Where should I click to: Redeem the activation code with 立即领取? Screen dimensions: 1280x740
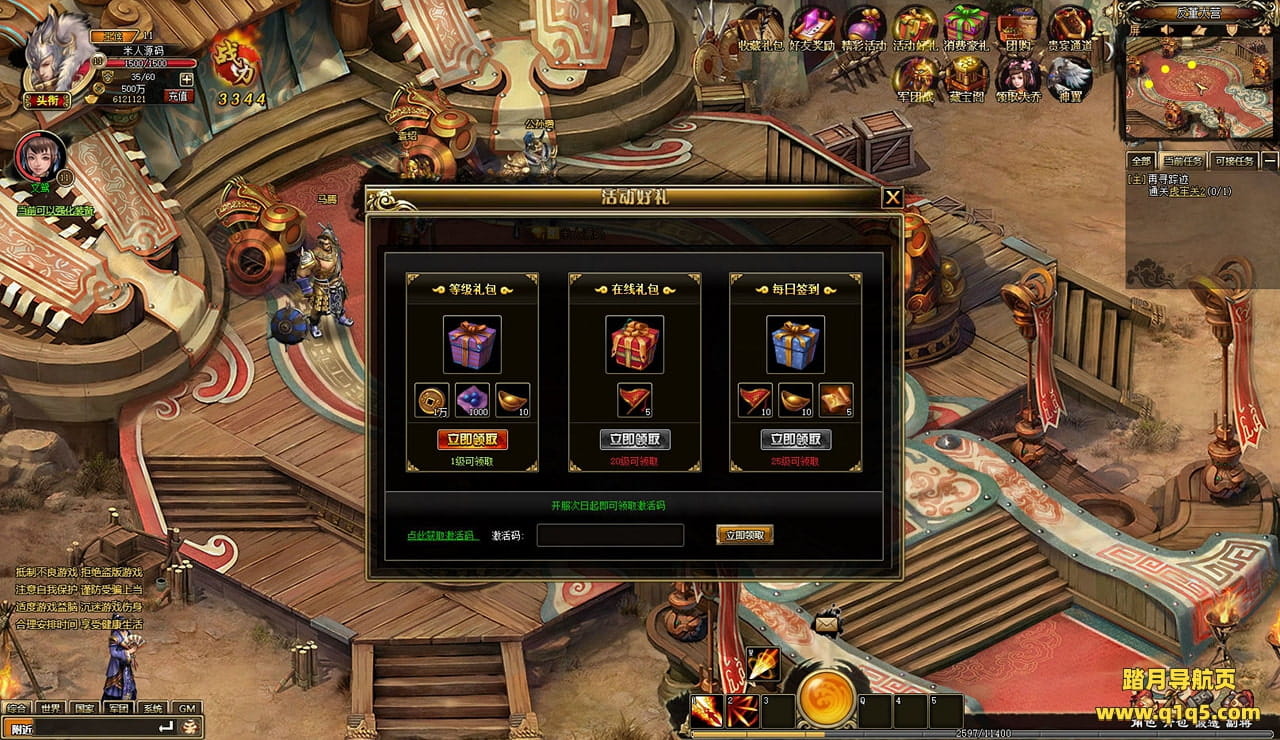[745, 535]
